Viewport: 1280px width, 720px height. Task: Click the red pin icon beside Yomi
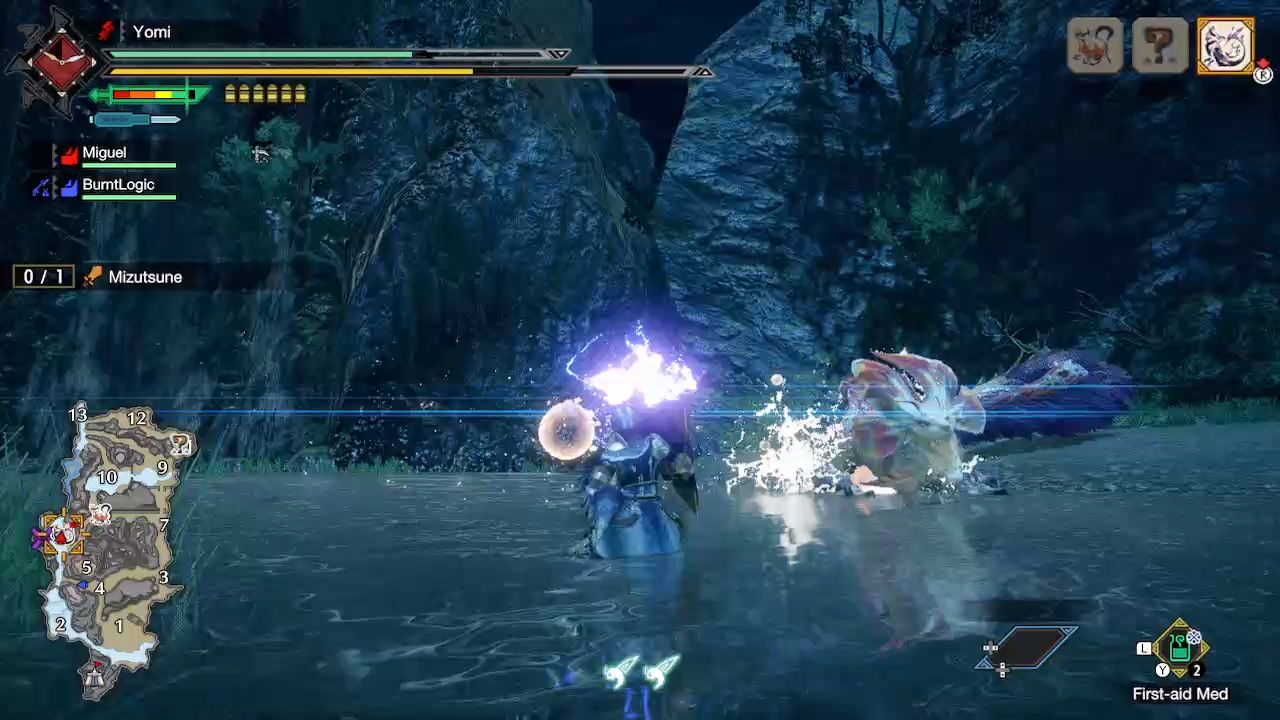107,31
